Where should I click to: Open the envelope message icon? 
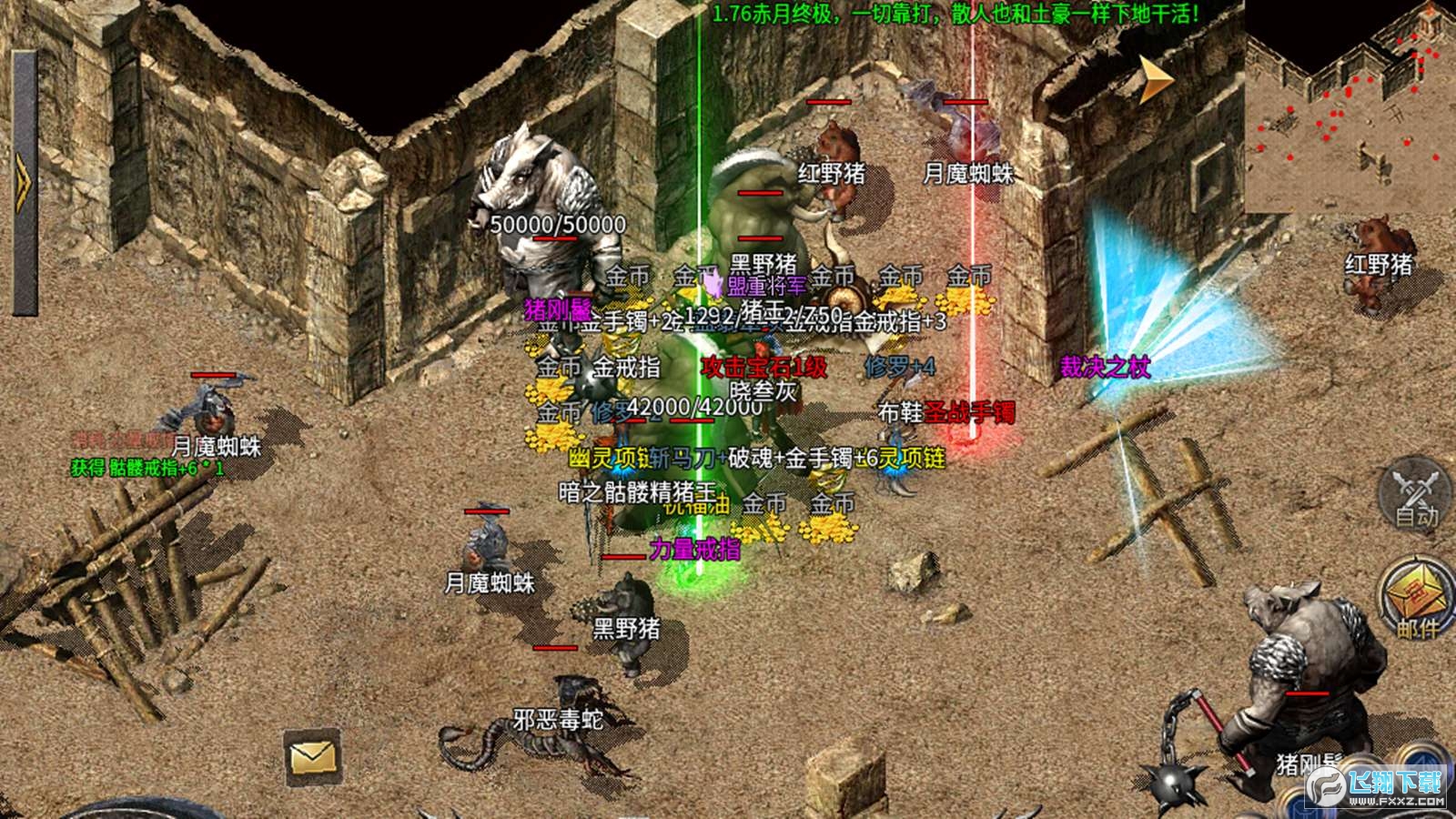[312, 756]
